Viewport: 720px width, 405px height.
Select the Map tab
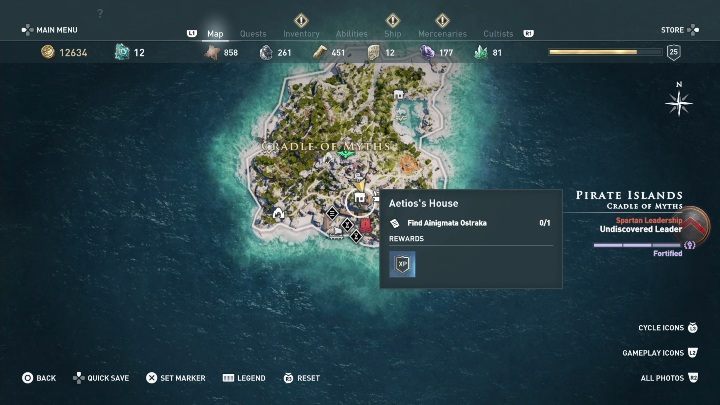point(215,34)
